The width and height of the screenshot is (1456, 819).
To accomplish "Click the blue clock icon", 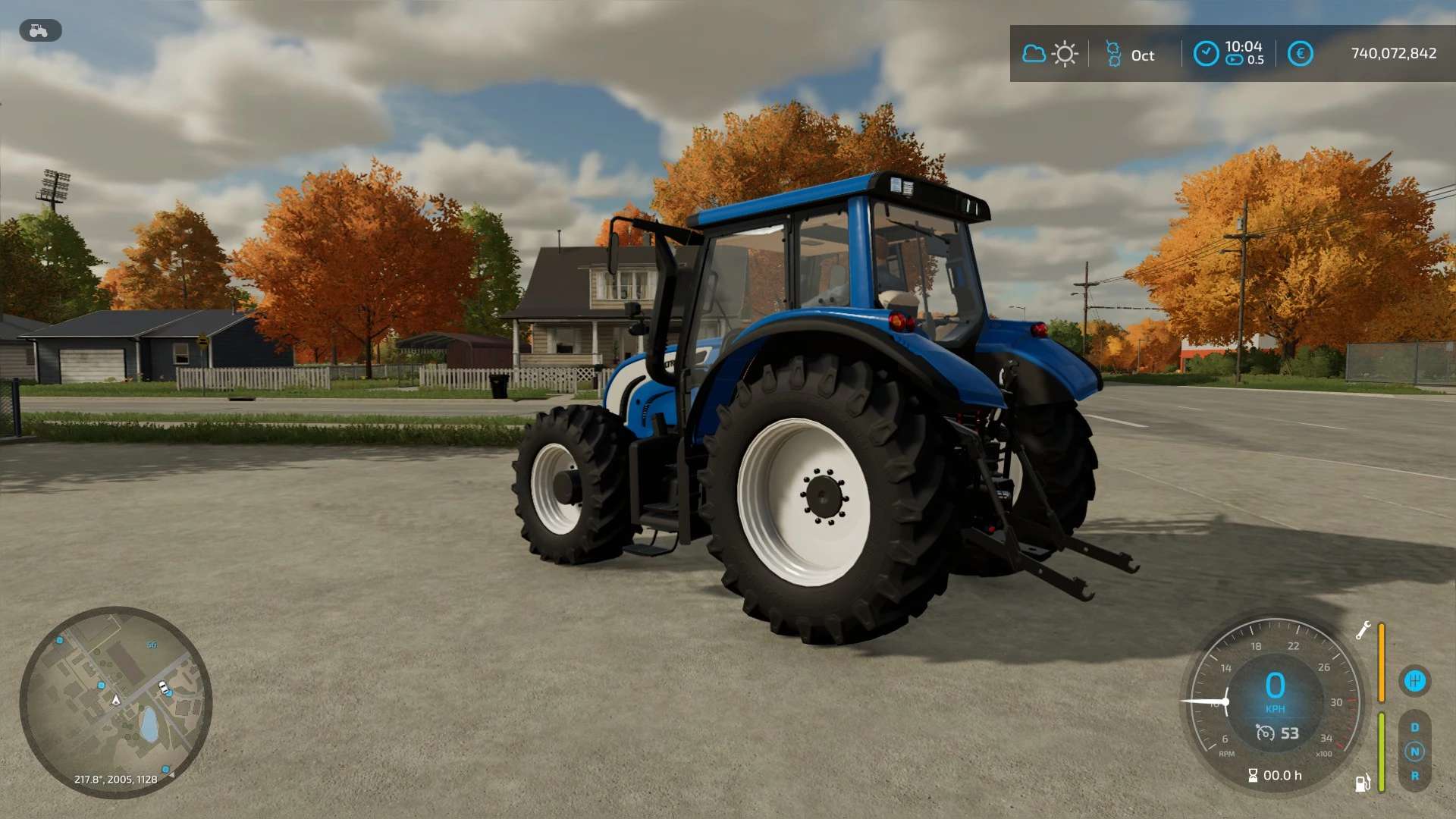I will tap(1206, 54).
